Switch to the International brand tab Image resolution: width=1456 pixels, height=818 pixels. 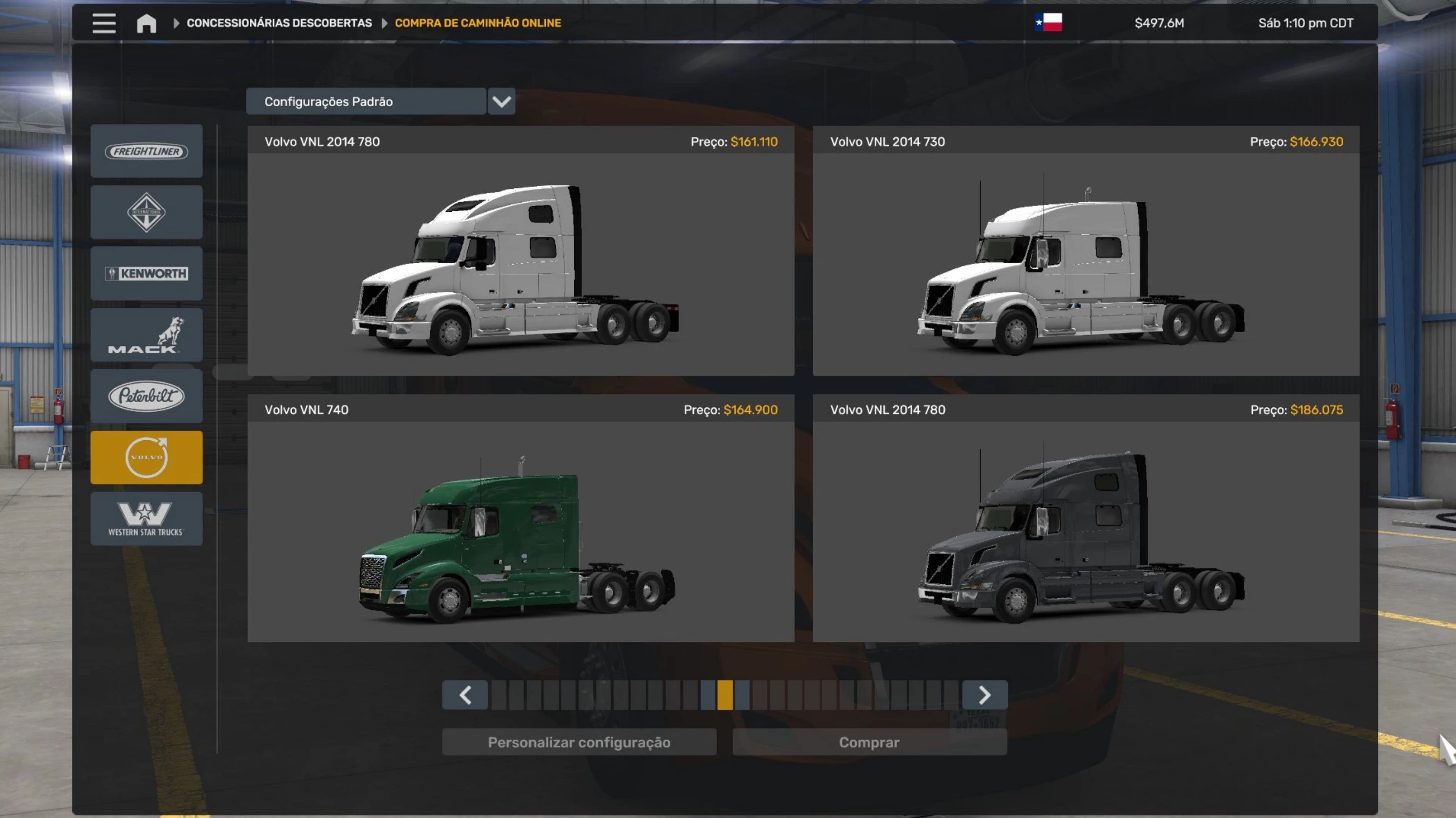coord(147,213)
